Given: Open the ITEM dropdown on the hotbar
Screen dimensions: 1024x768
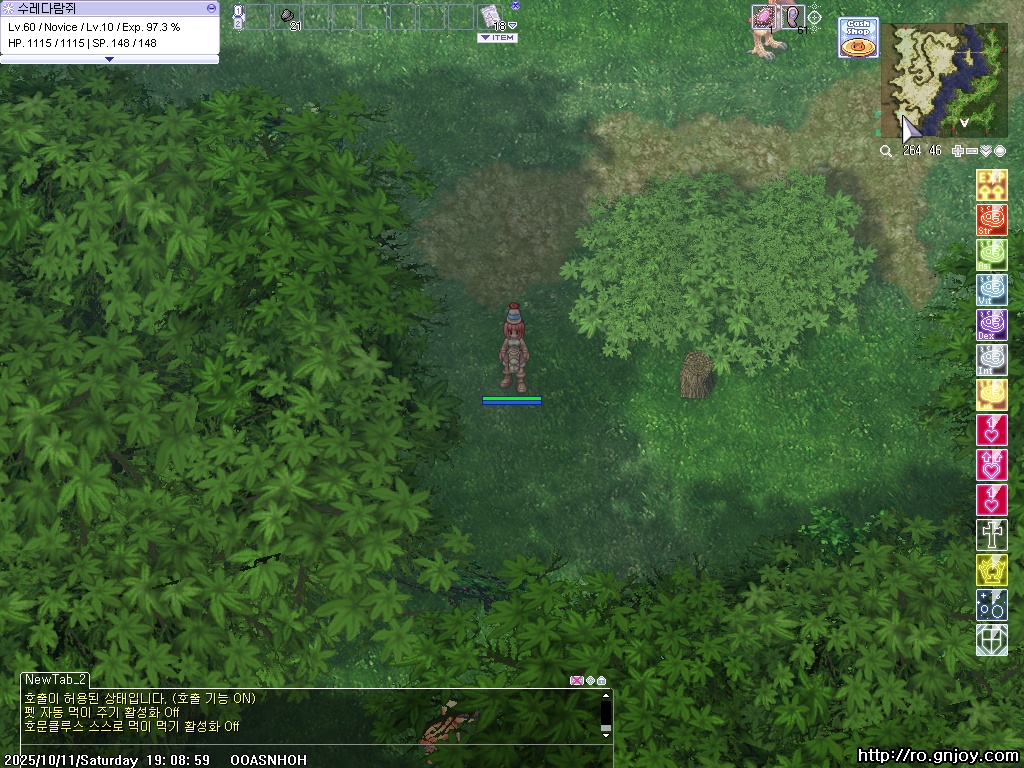Looking at the screenshot, I should pos(497,38).
